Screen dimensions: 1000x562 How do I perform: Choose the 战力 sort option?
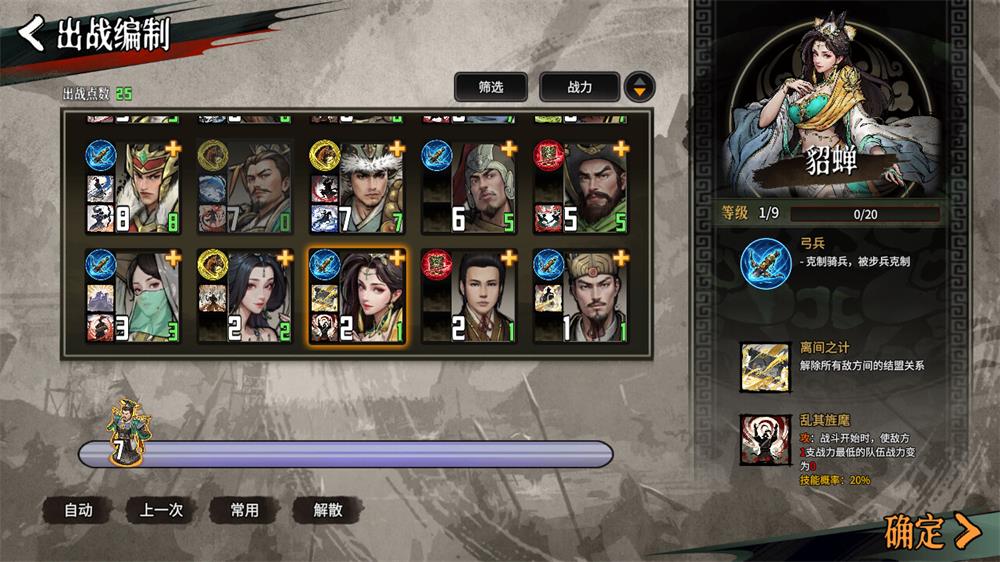click(x=579, y=87)
